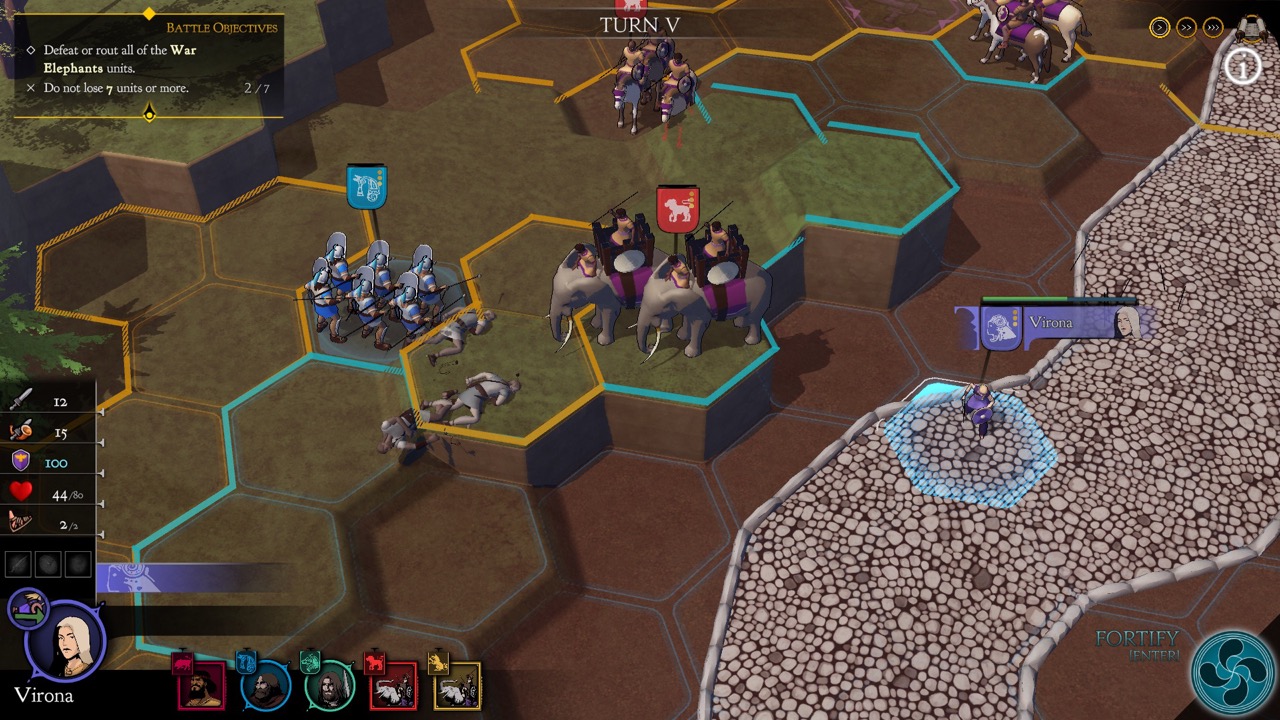Open the scroll icon menu
Screen dimensions: 1280x720
(x=1251, y=26)
